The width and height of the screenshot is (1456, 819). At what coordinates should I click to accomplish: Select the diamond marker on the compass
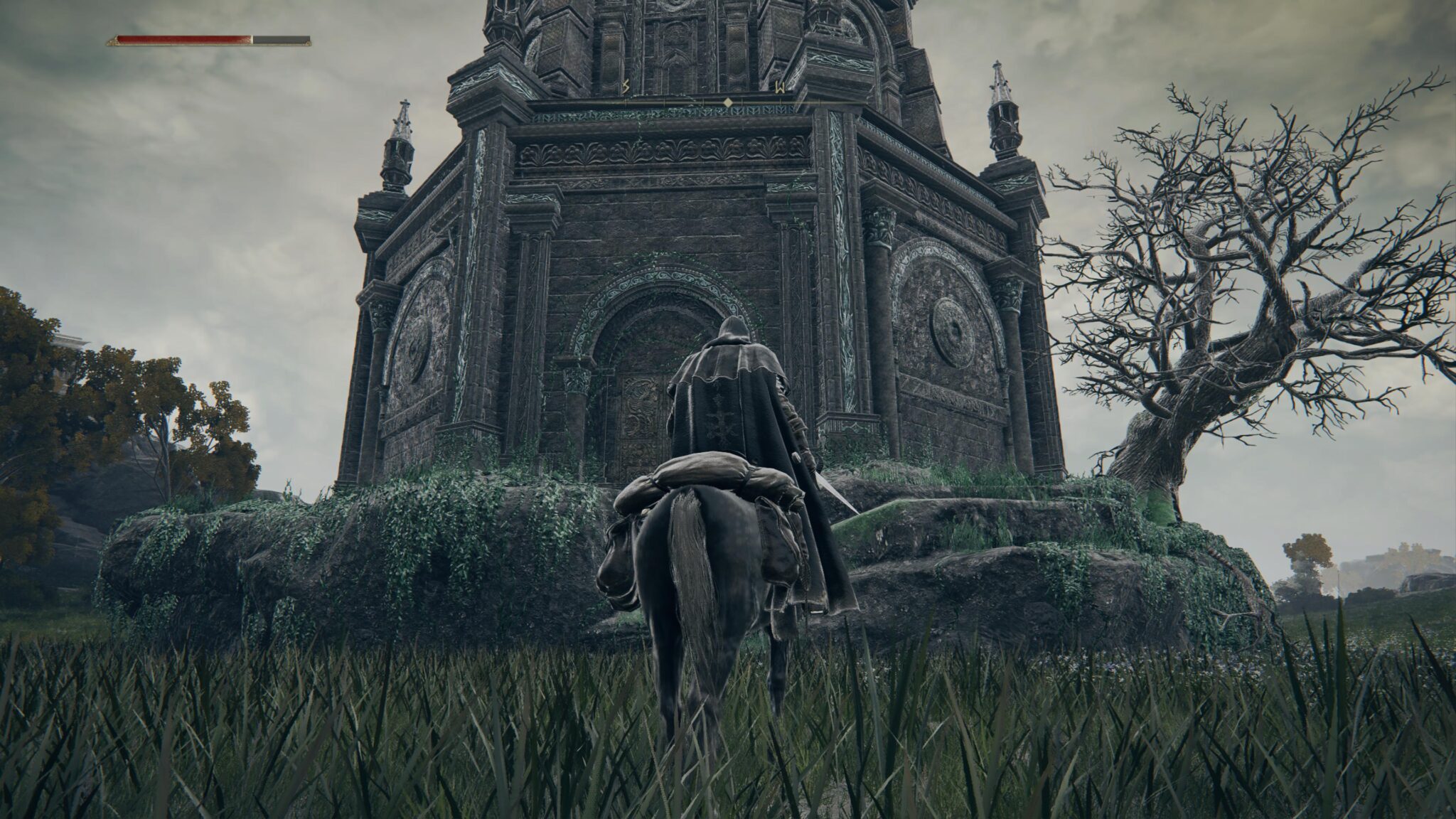(x=728, y=102)
